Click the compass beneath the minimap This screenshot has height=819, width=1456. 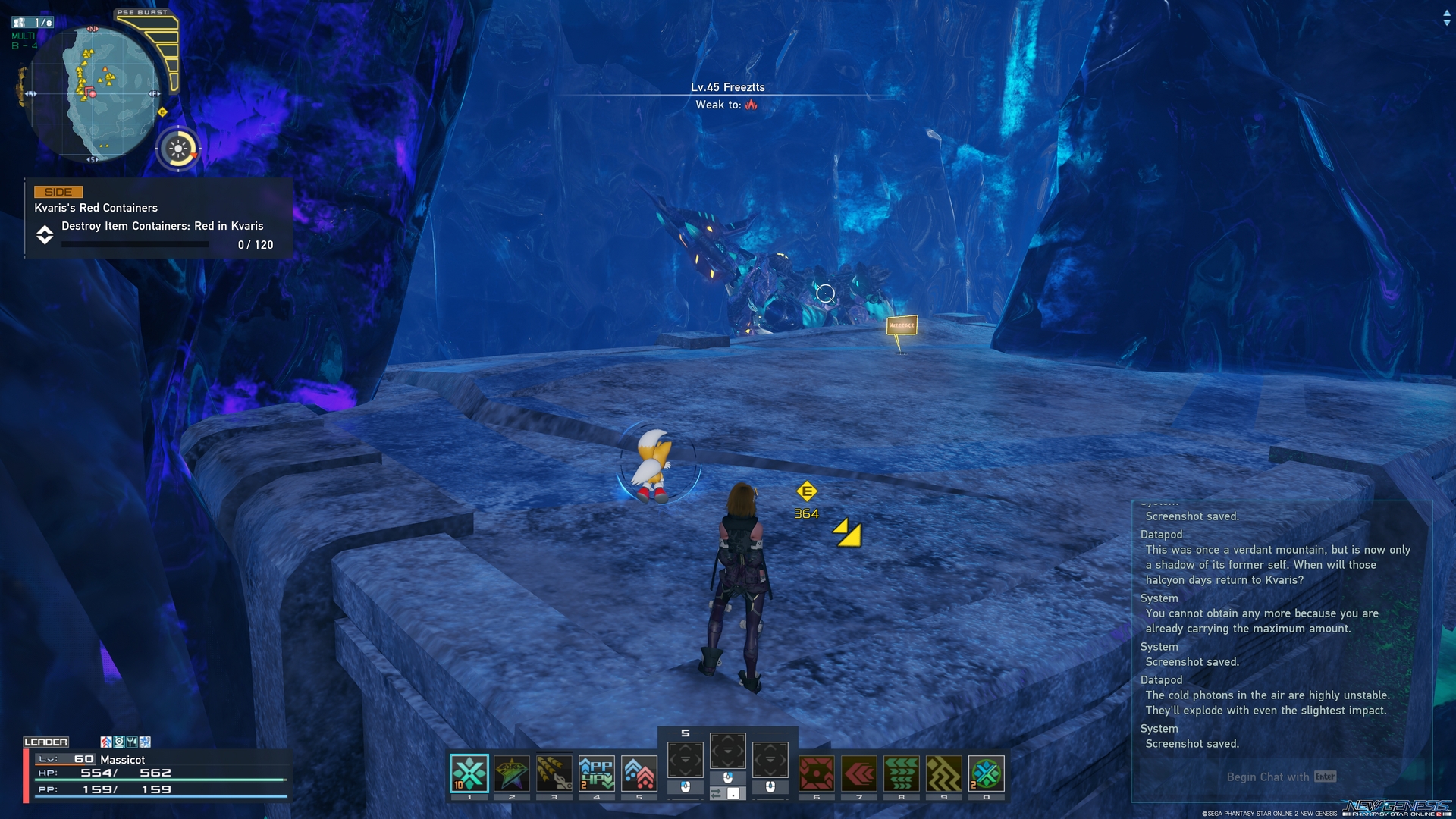tap(179, 149)
